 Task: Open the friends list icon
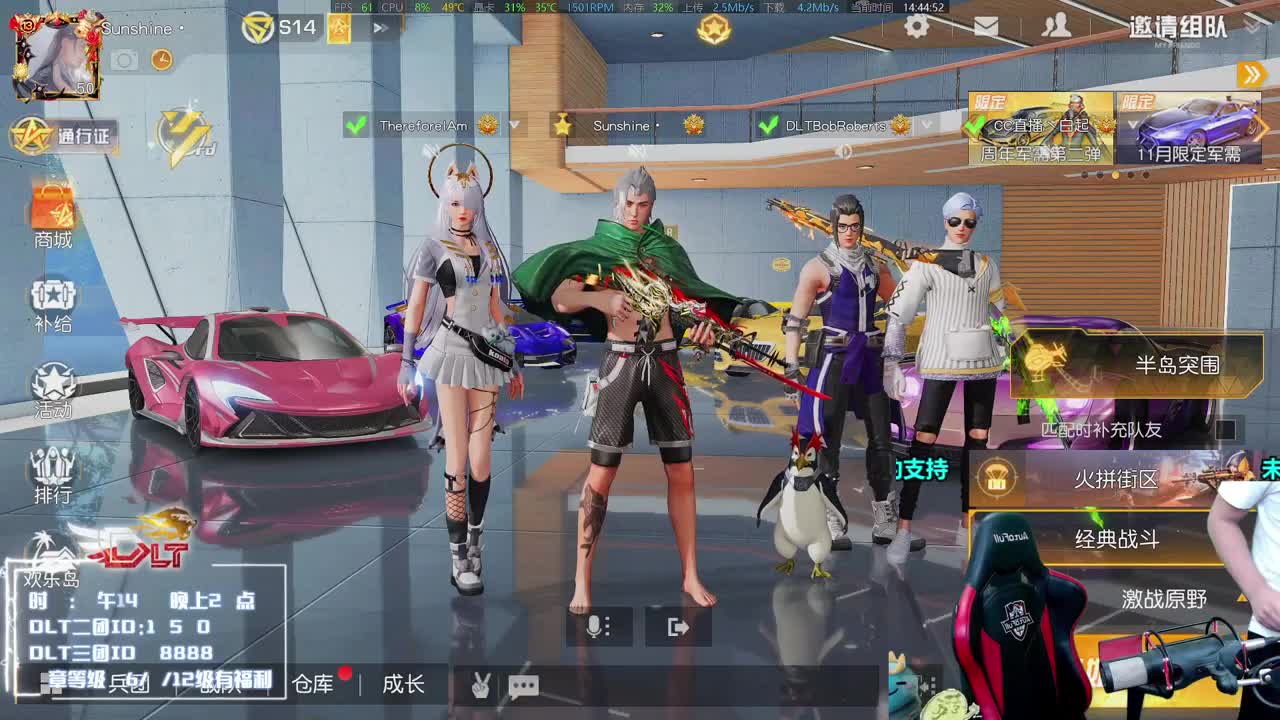click(x=1058, y=27)
